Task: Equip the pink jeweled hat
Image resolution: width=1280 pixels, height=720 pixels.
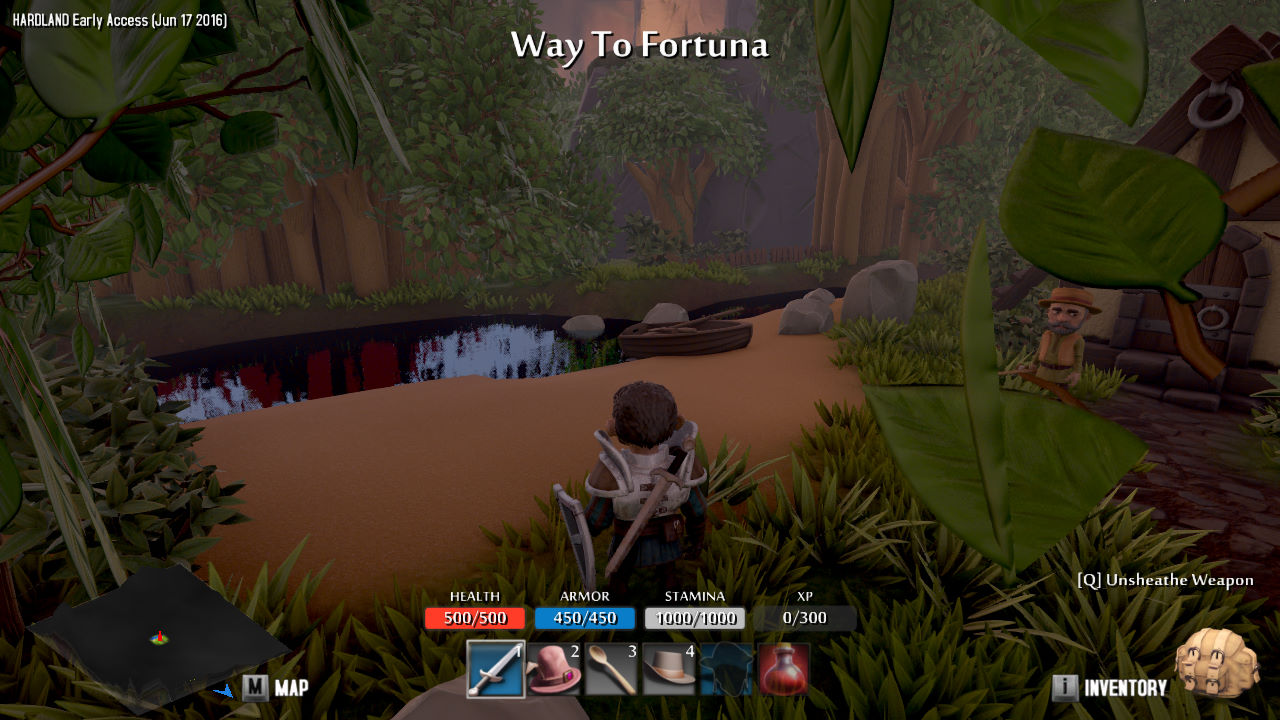Action: pyautogui.click(x=553, y=669)
